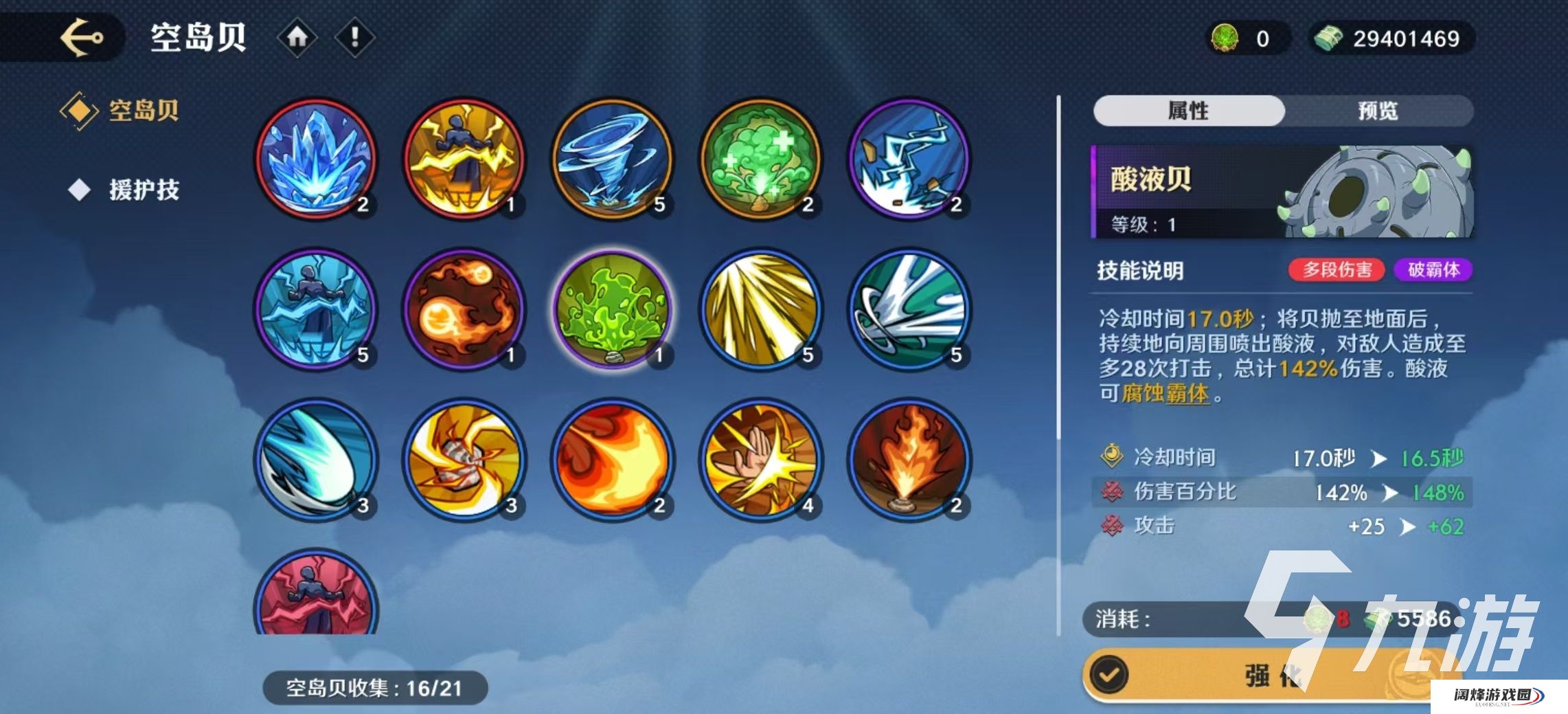Switch to the 属性 tab
Viewport: 1568px width, 714px height.
(1188, 111)
